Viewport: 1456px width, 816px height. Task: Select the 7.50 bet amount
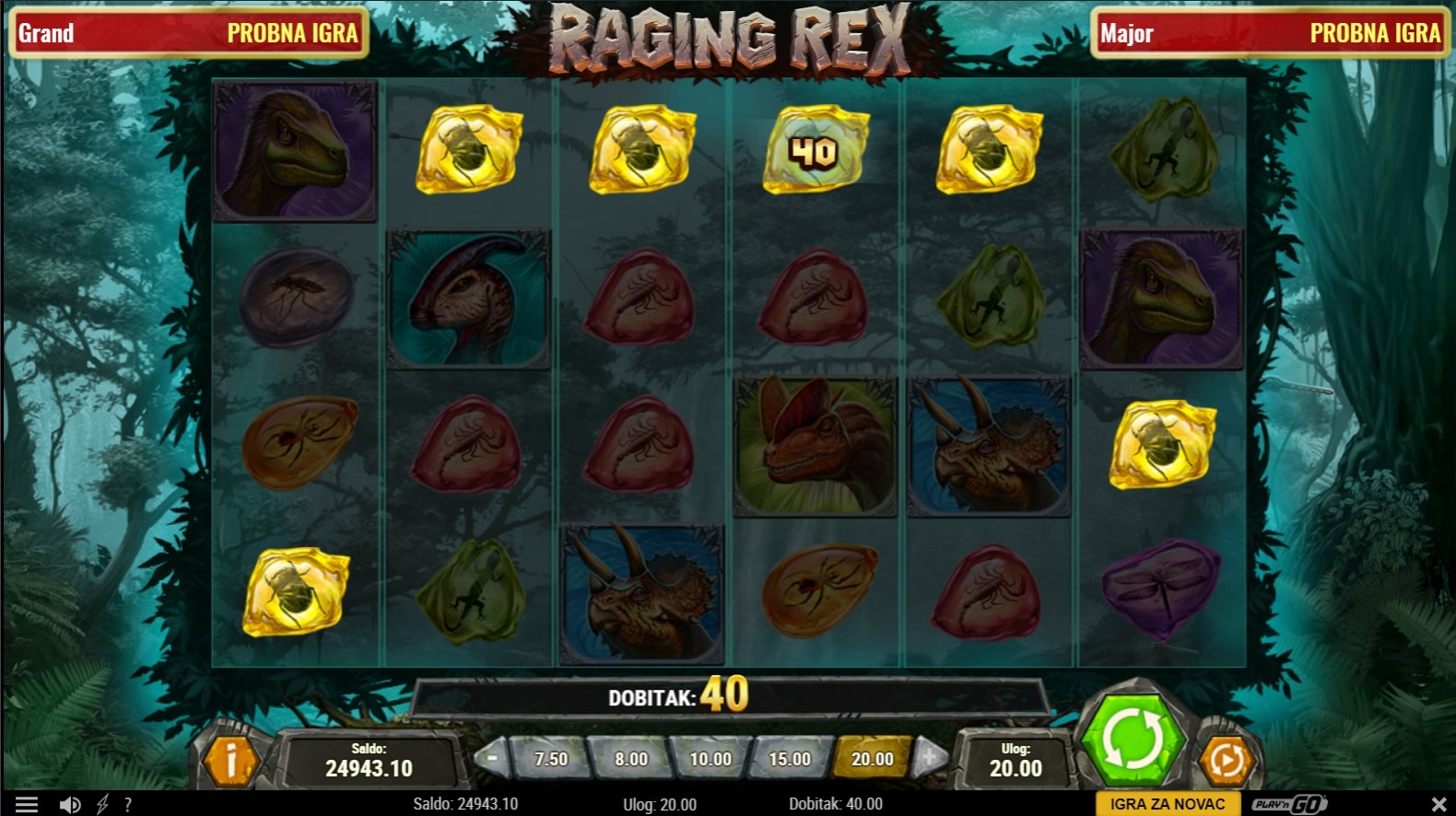click(x=551, y=759)
